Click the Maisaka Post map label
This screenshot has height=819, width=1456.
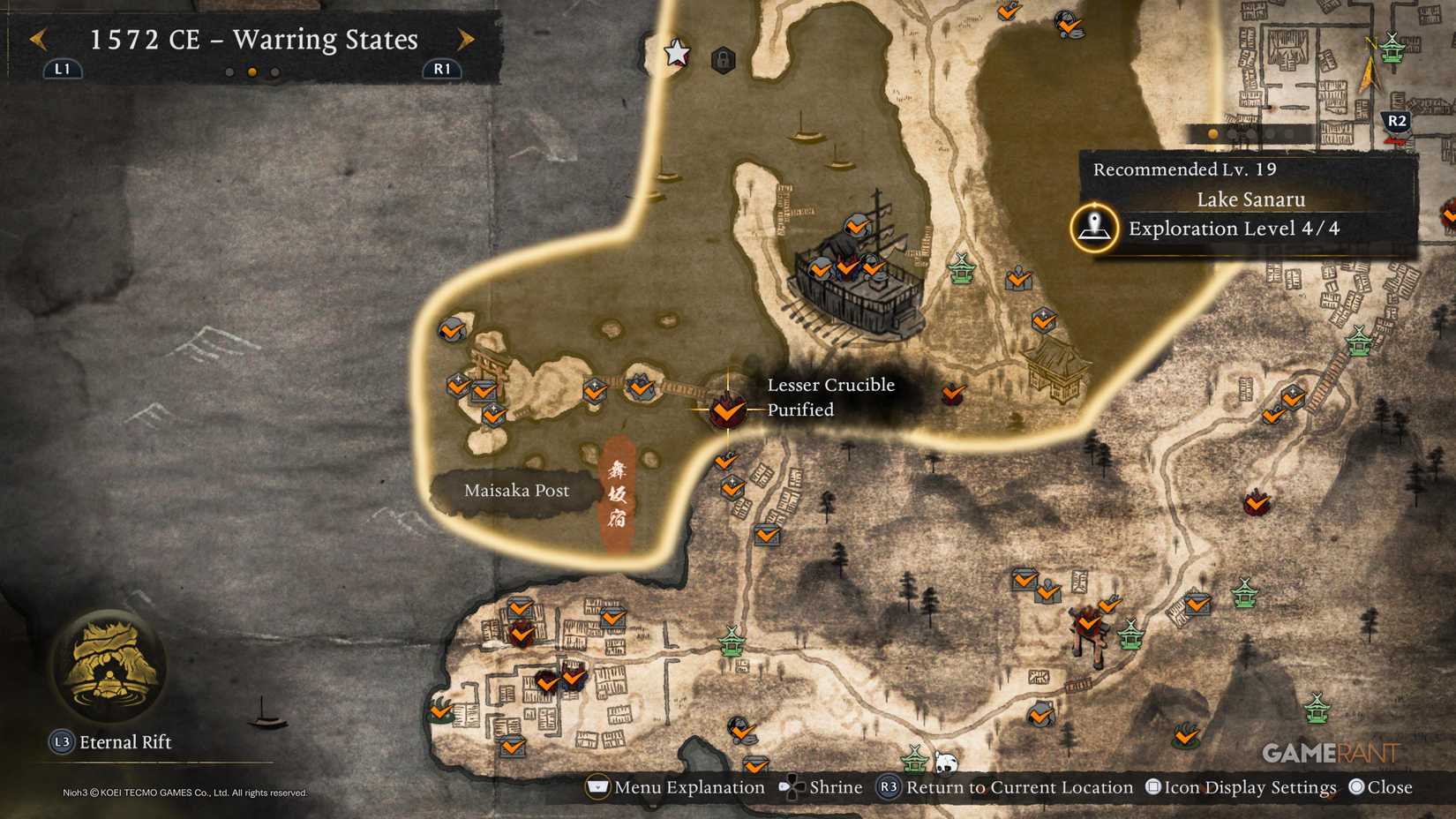click(x=518, y=490)
